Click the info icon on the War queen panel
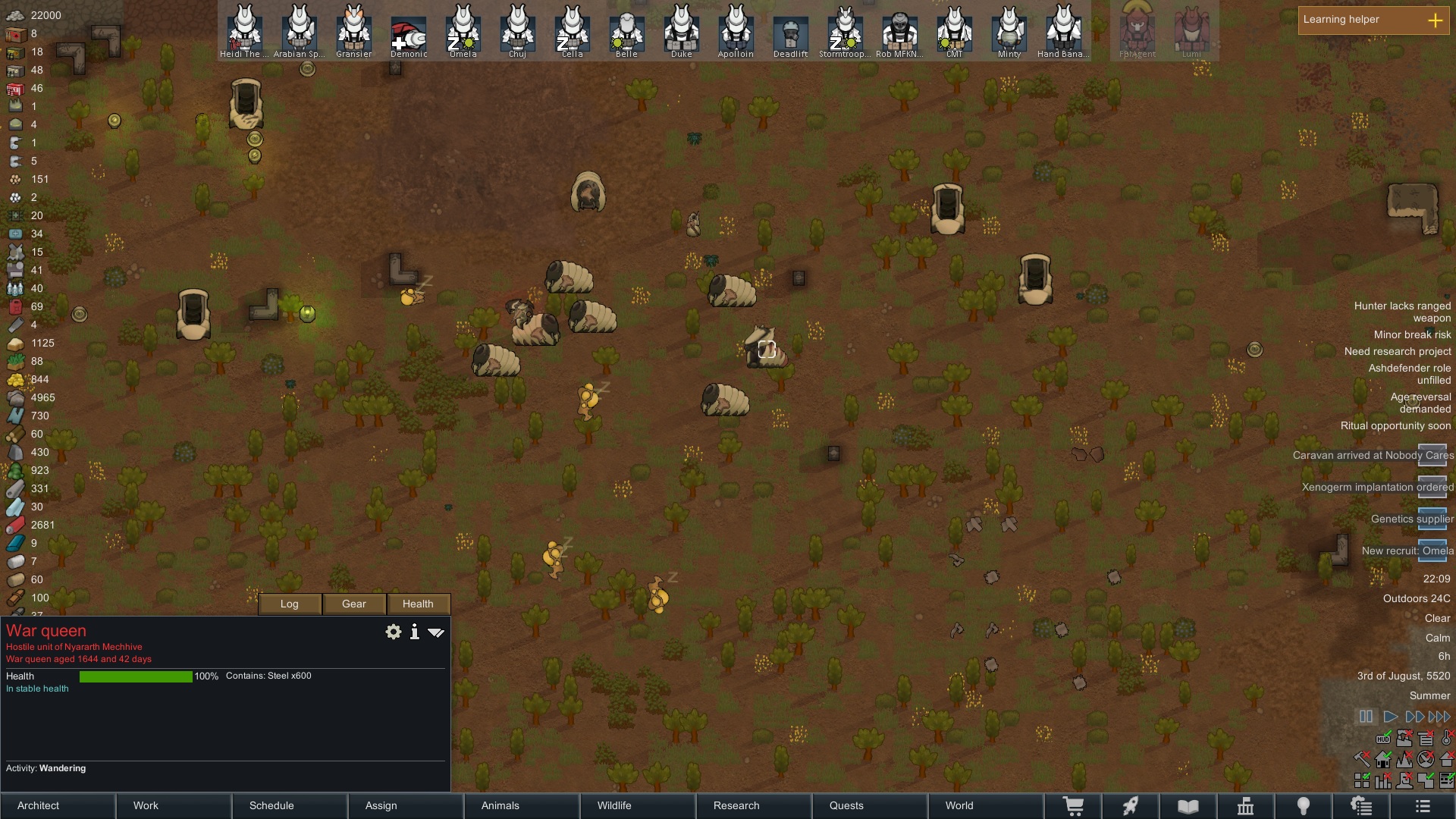Viewport: 1456px width, 819px height. pos(414,631)
